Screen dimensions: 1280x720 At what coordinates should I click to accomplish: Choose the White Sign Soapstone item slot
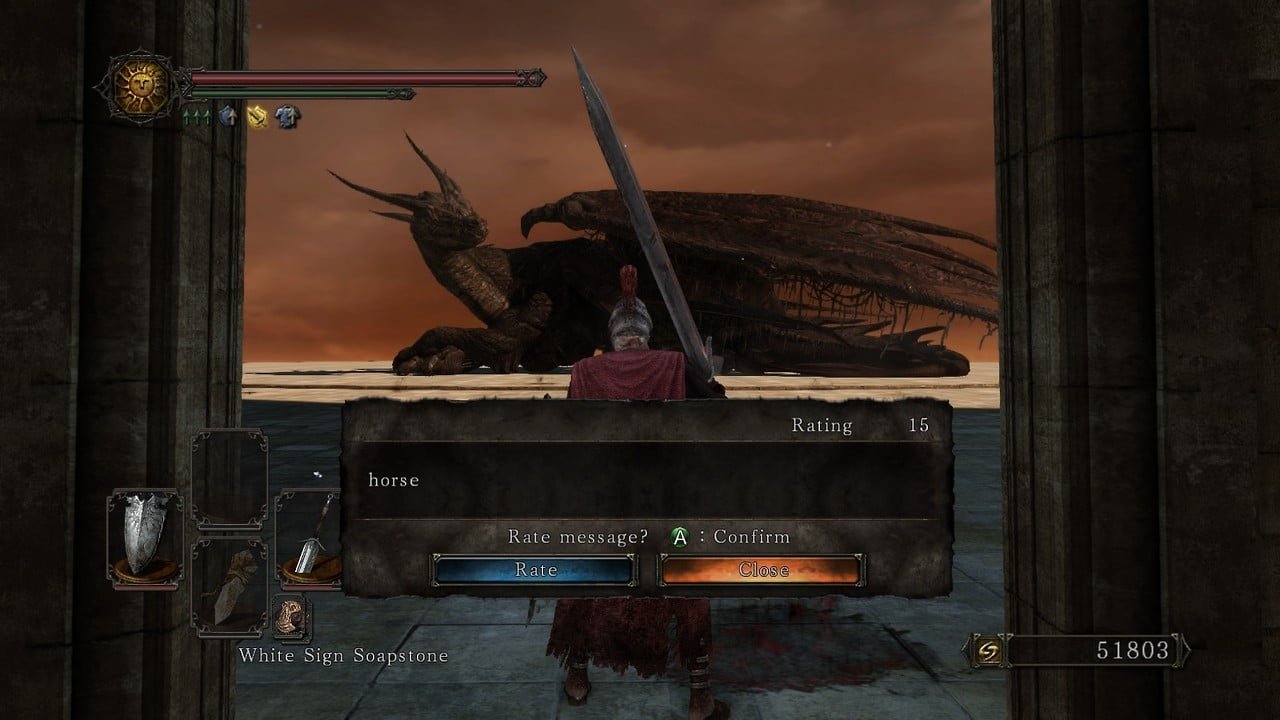click(x=291, y=617)
